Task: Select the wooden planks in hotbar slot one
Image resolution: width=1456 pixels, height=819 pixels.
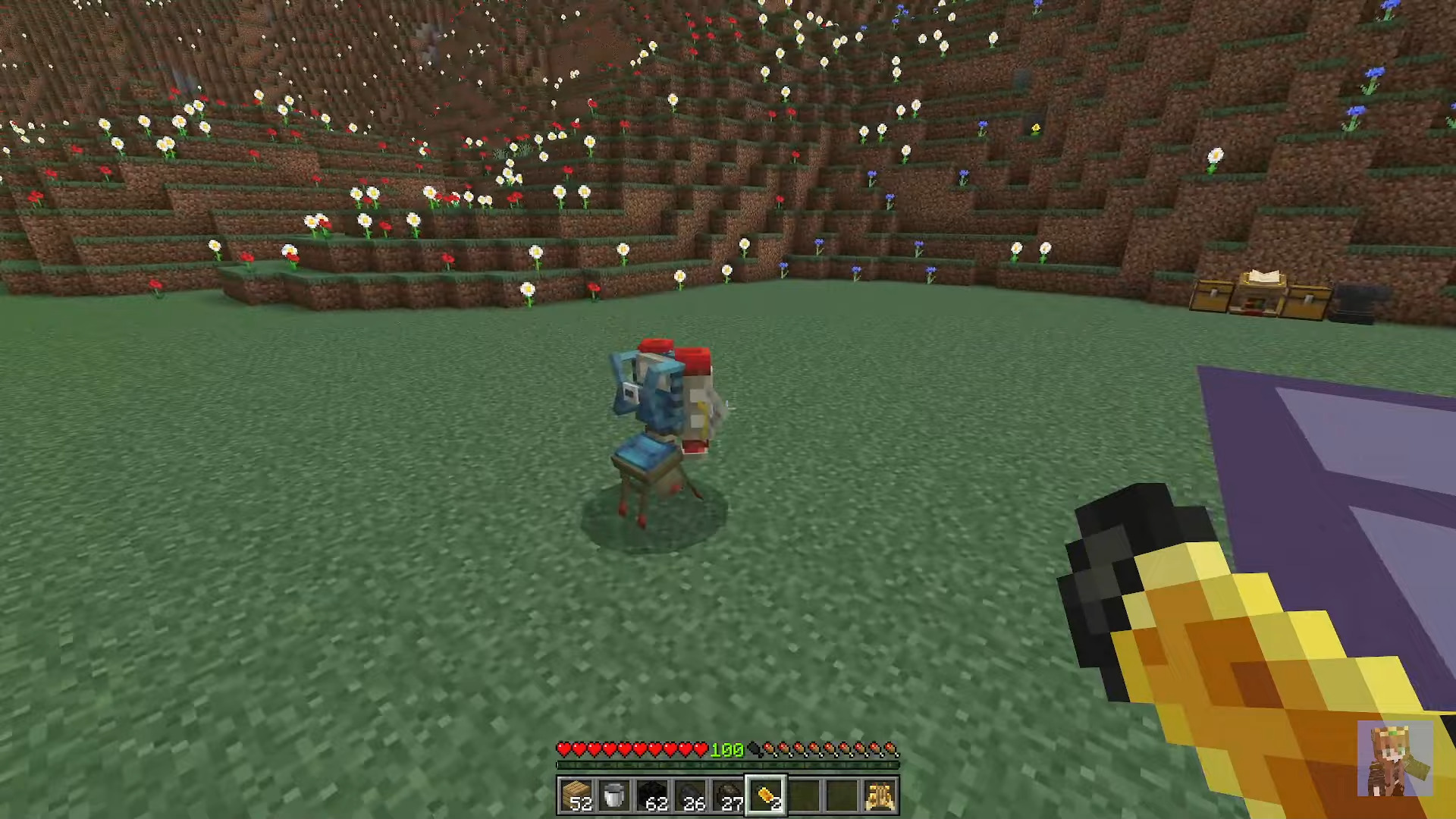Action: [x=581, y=794]
